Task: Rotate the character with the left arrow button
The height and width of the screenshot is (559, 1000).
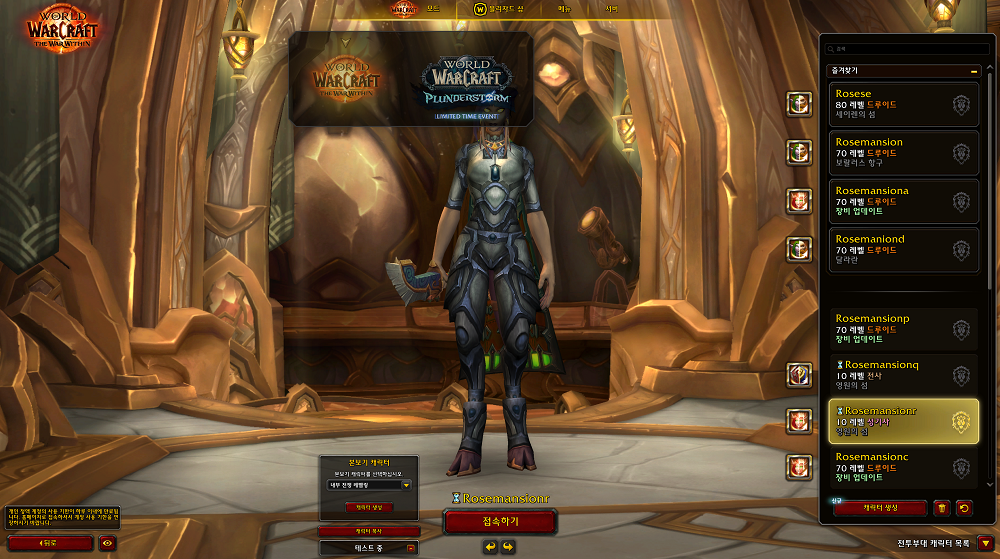Action: point(491,546)
